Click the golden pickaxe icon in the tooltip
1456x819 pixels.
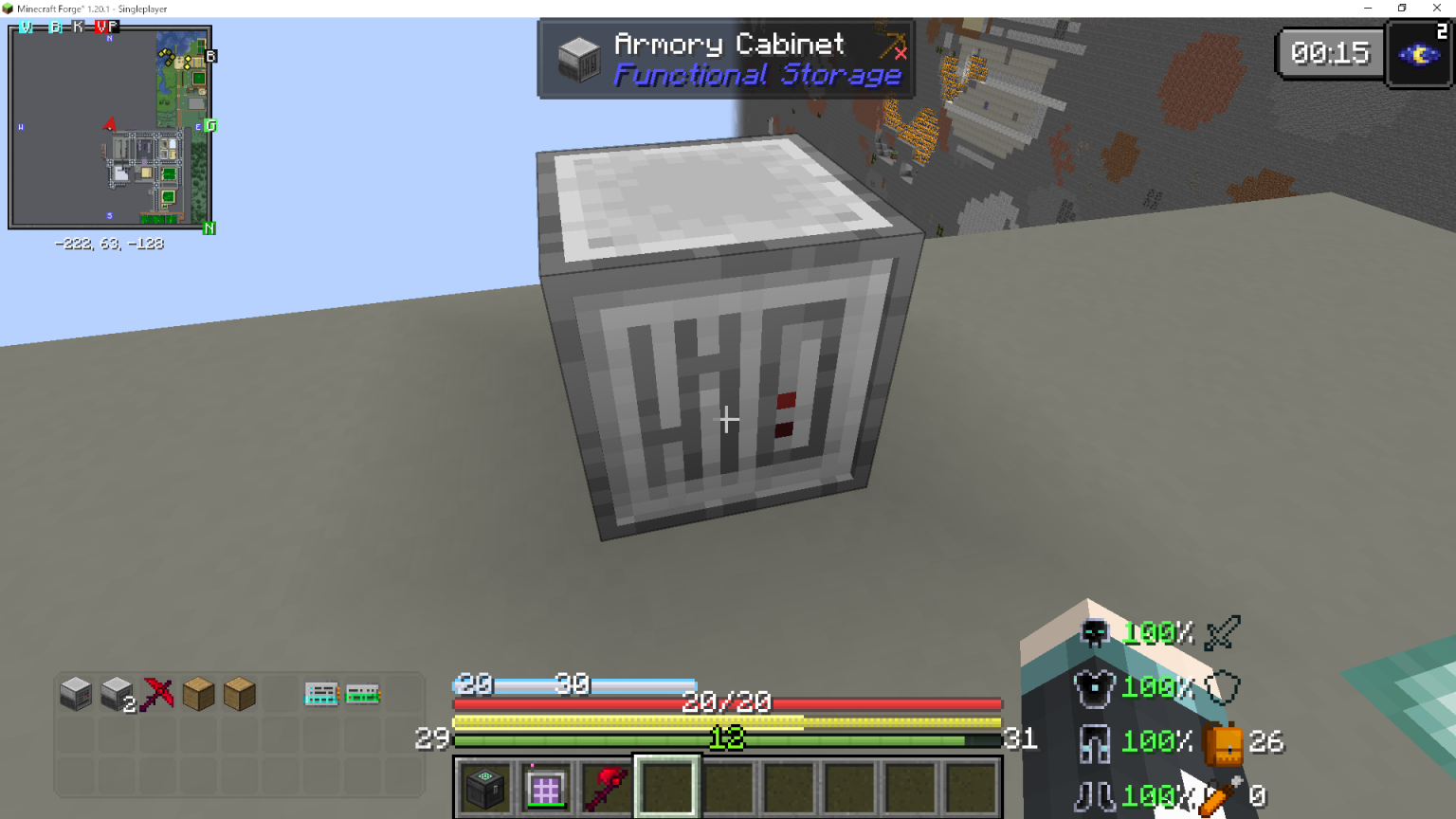(893, 45)
